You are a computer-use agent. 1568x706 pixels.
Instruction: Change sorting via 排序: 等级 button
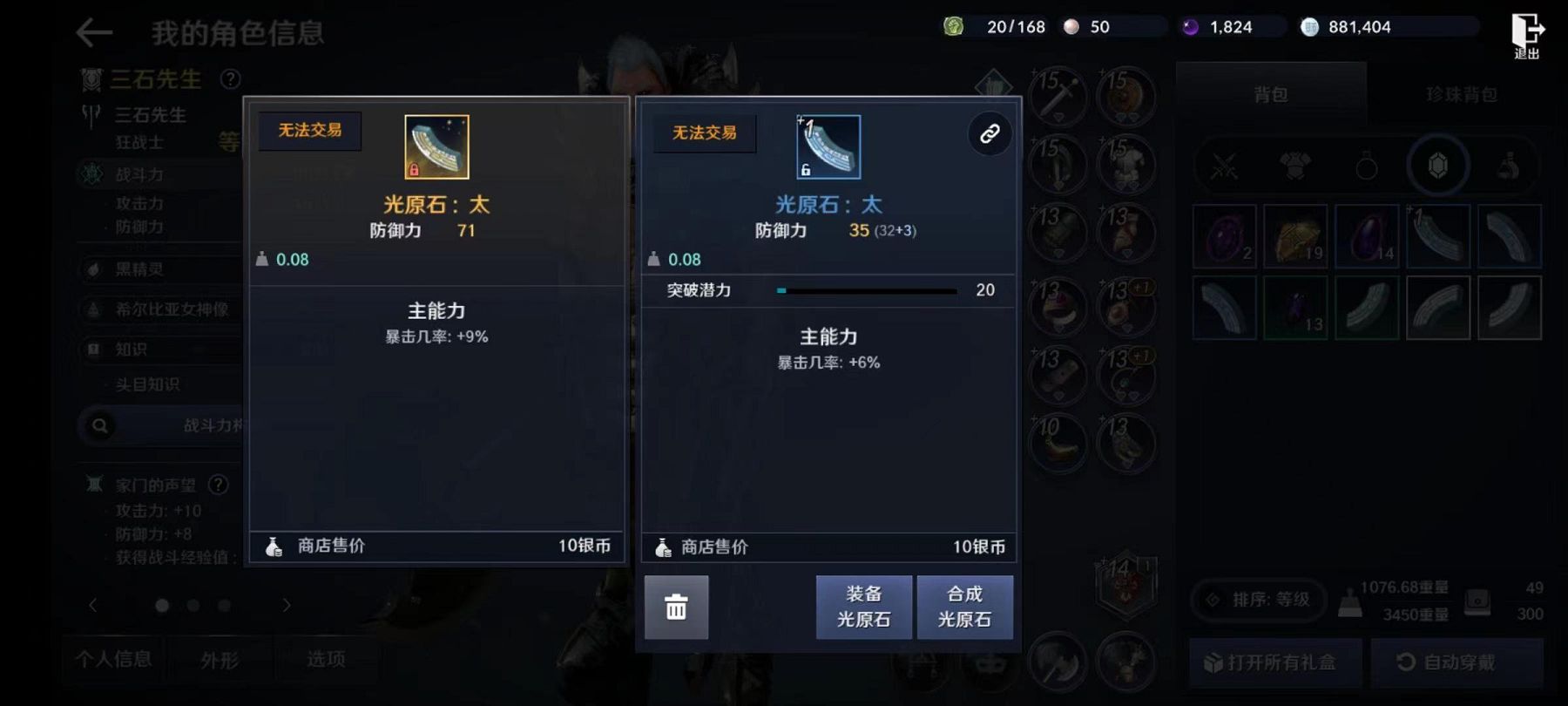click(x=1260, y=600)
